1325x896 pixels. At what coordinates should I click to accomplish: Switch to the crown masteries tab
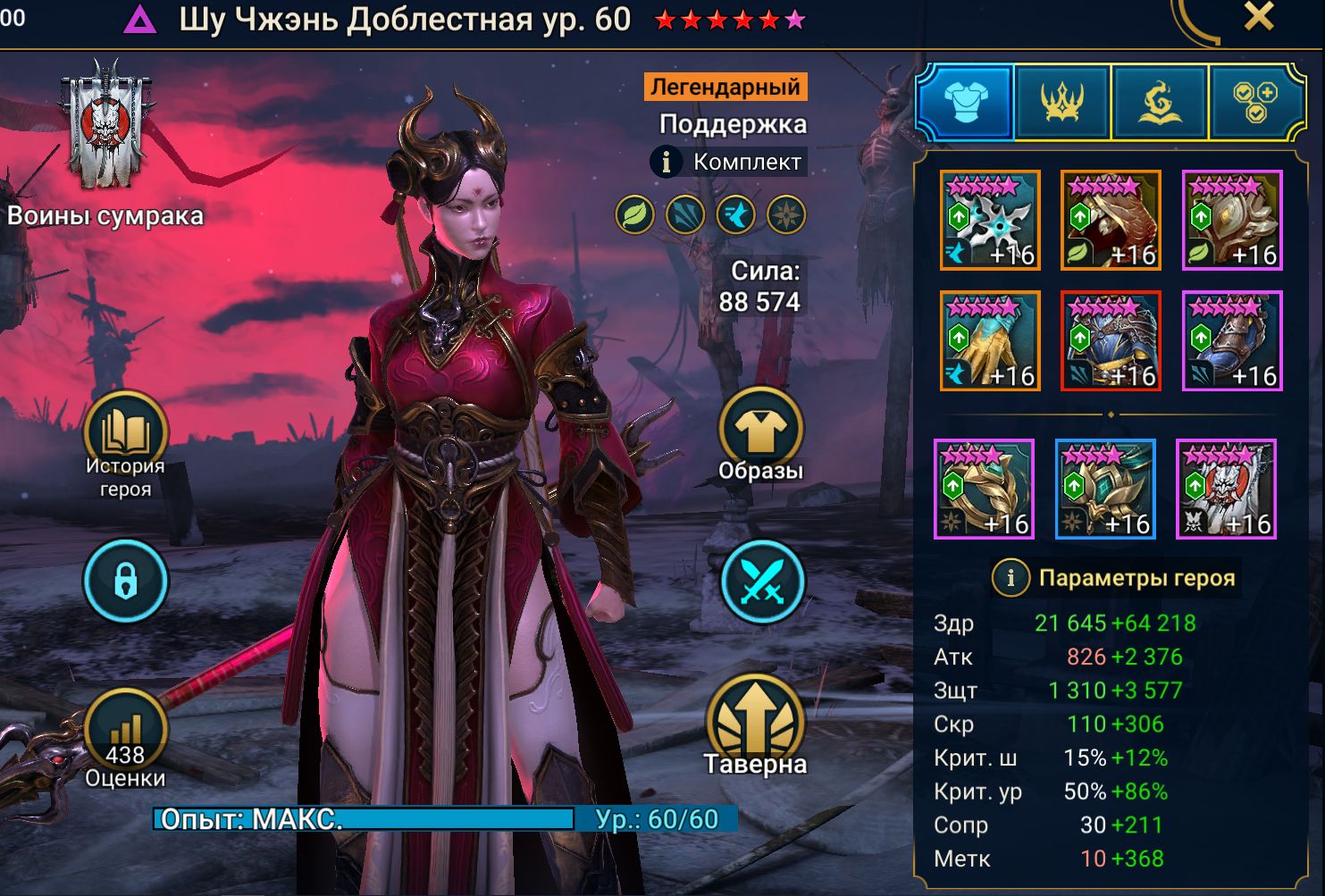coord(1061,102)
